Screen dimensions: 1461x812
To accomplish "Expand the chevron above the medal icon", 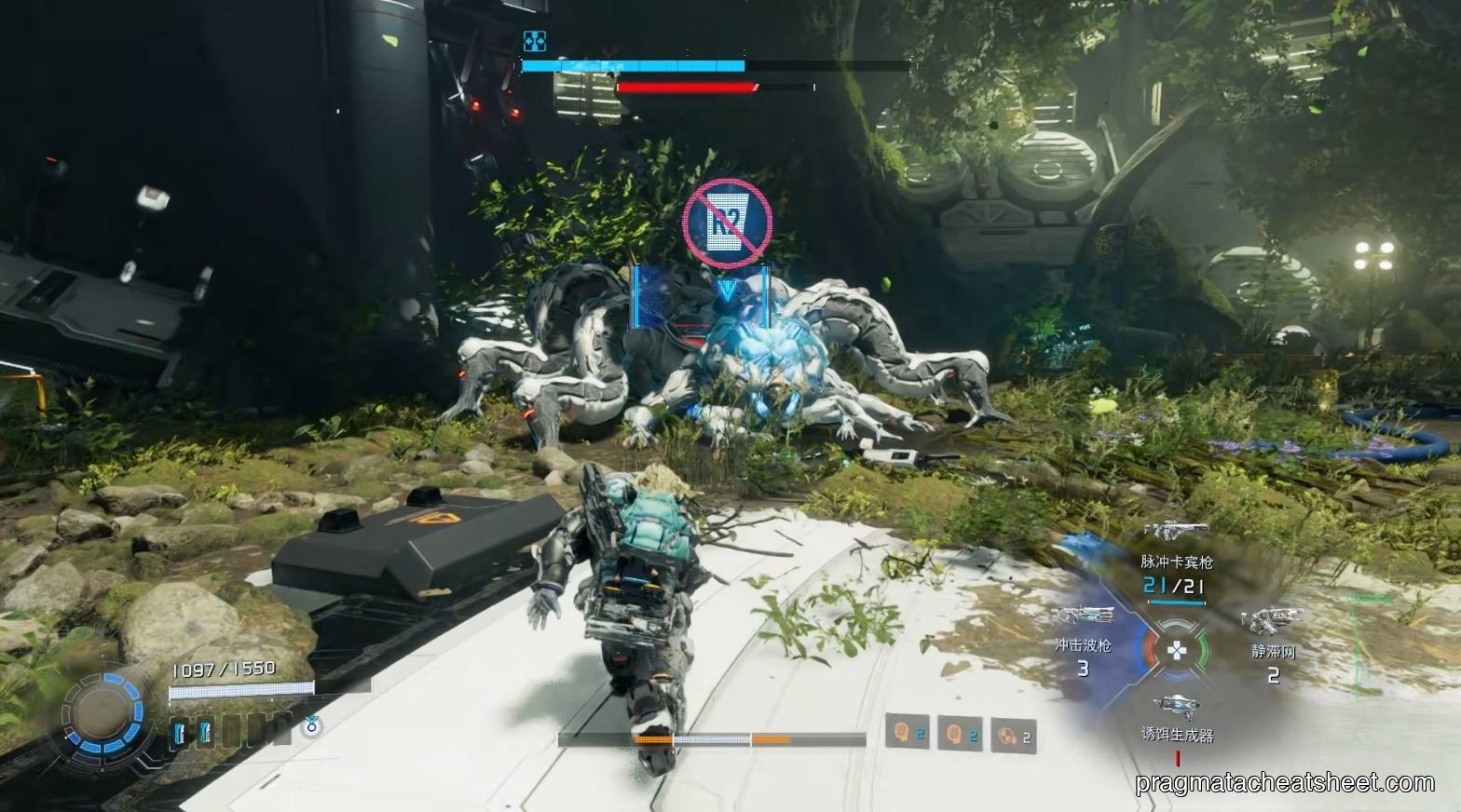I will [311, 718].
